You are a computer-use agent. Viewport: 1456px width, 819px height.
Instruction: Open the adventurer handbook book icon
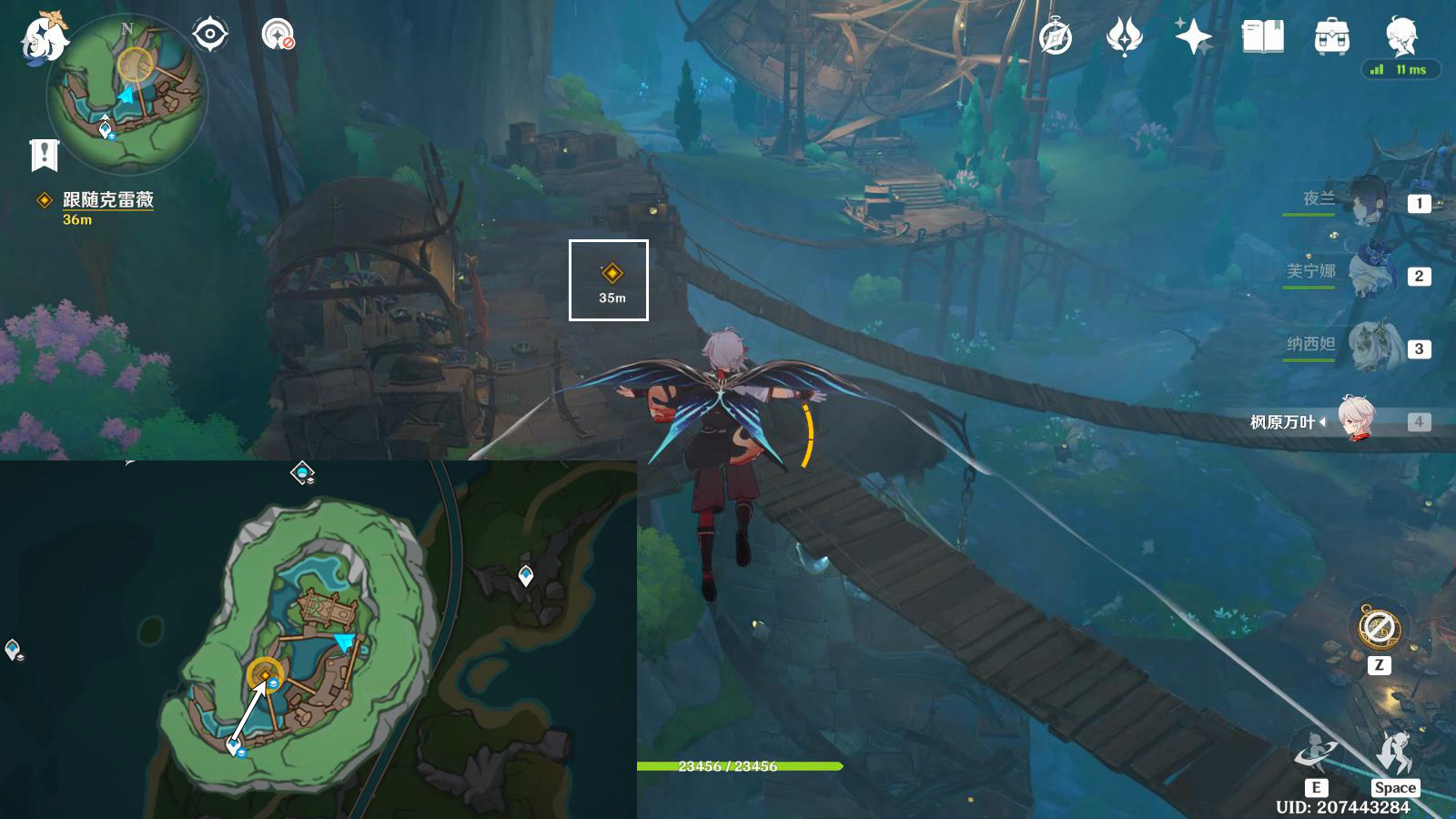point(1262,37)
